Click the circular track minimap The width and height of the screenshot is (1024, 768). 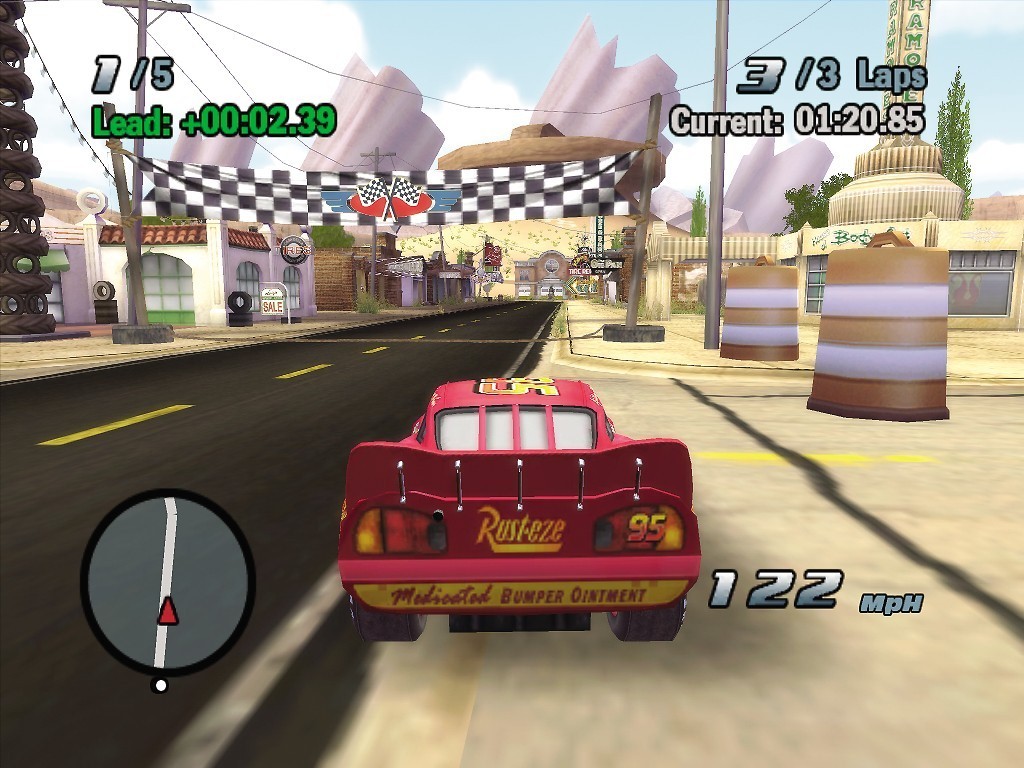pyautogui.click(x=167, y=582)
